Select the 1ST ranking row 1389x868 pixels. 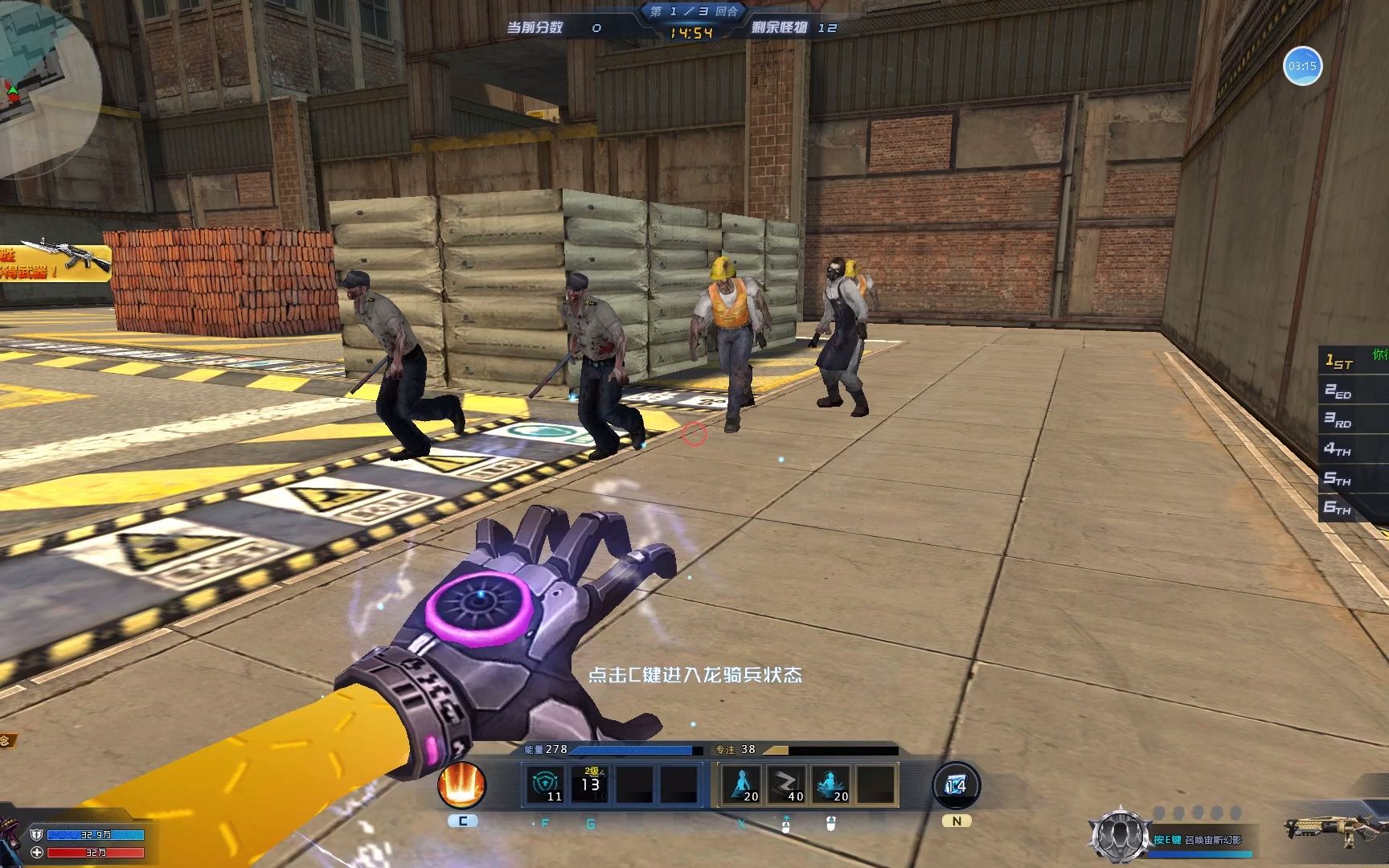pos(1352,361)
